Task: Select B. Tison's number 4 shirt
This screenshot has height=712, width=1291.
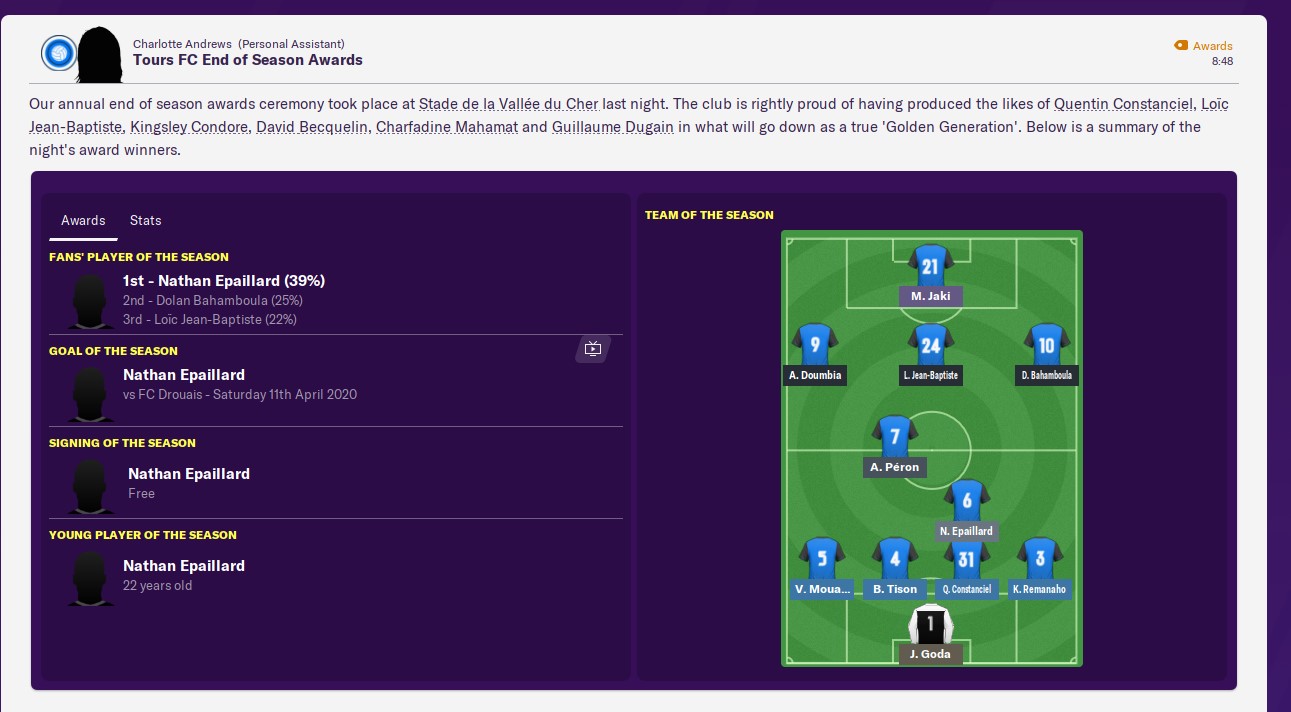Action: [894, 560]
